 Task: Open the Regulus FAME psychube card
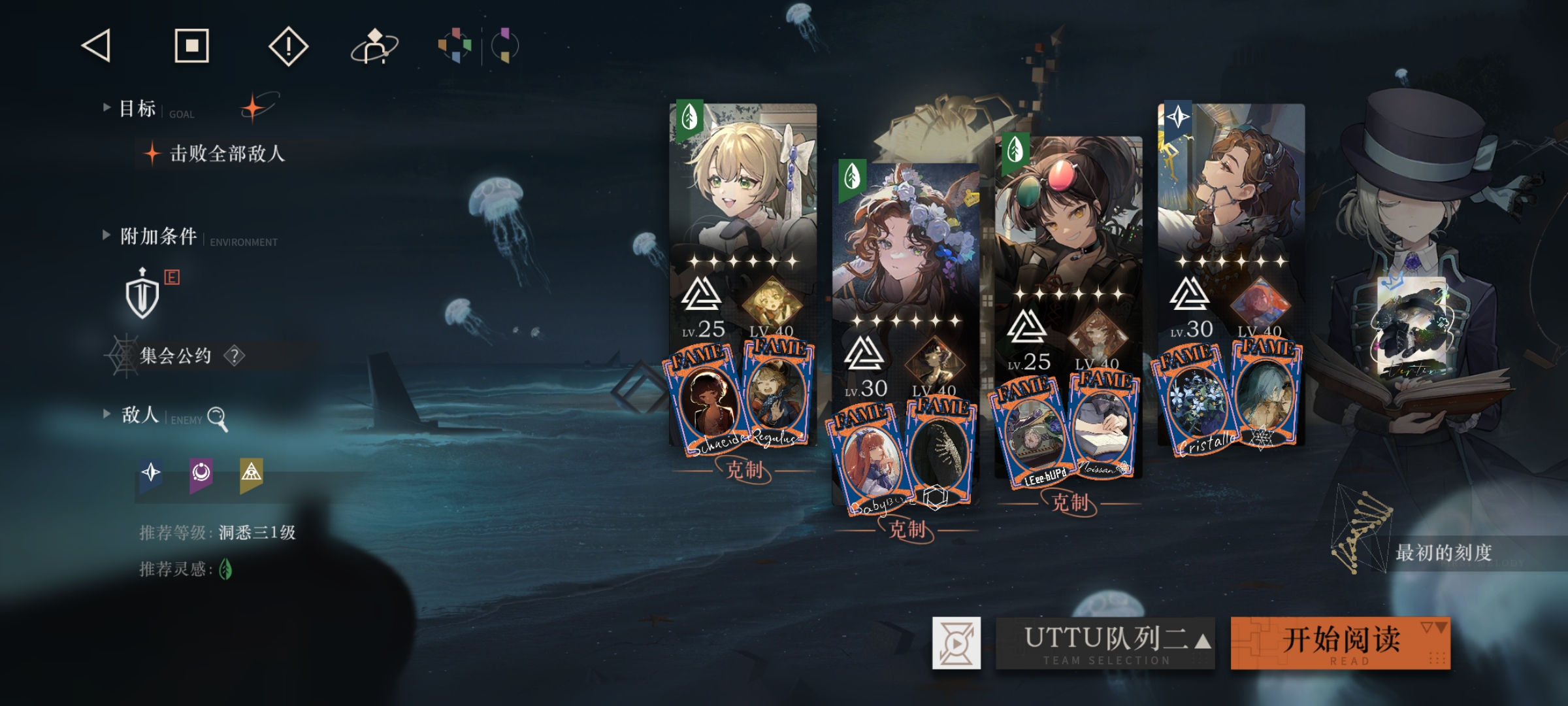[x=777, y=392]
